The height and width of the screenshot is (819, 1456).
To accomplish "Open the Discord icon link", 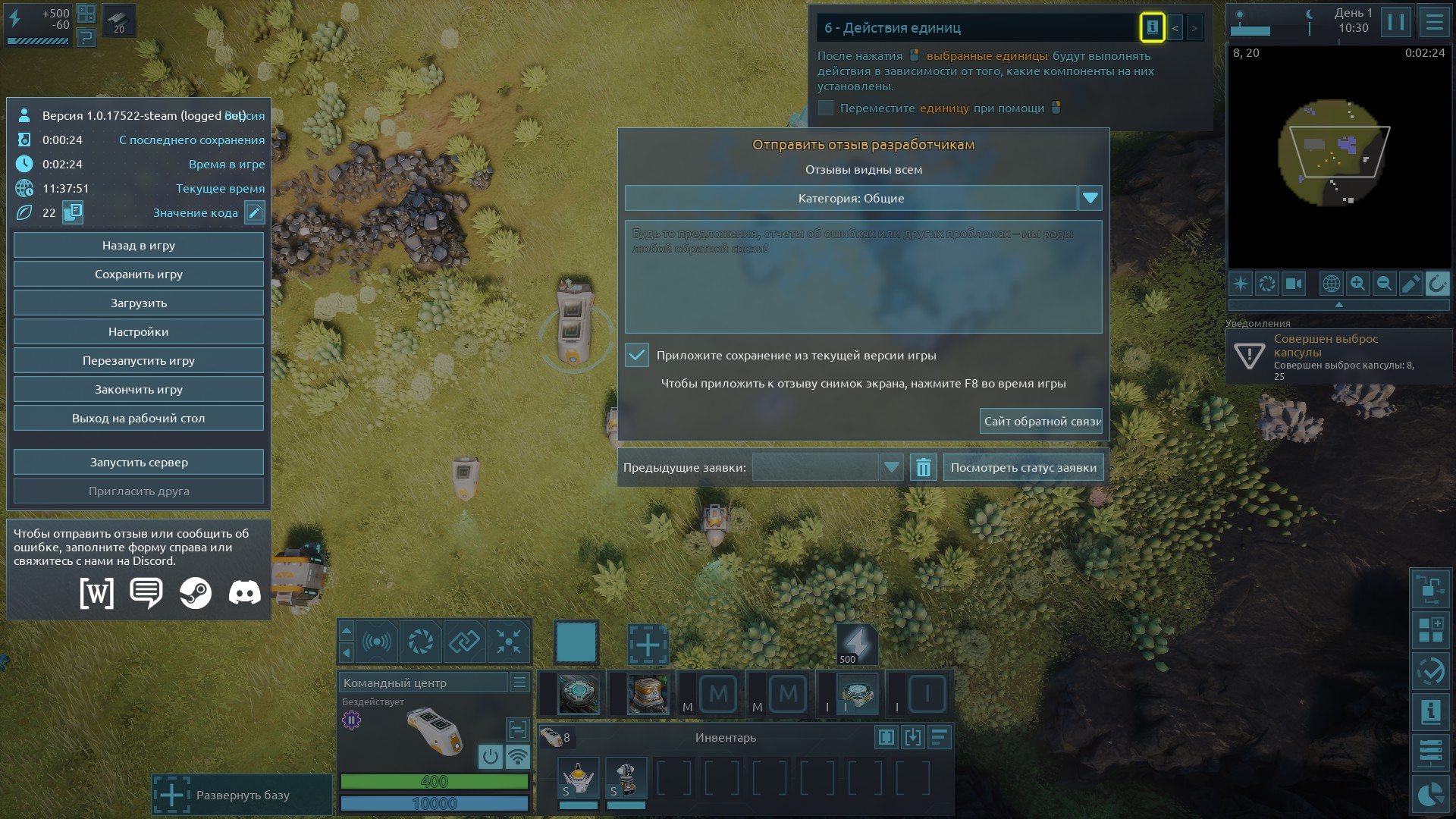I will click(244, 593).
